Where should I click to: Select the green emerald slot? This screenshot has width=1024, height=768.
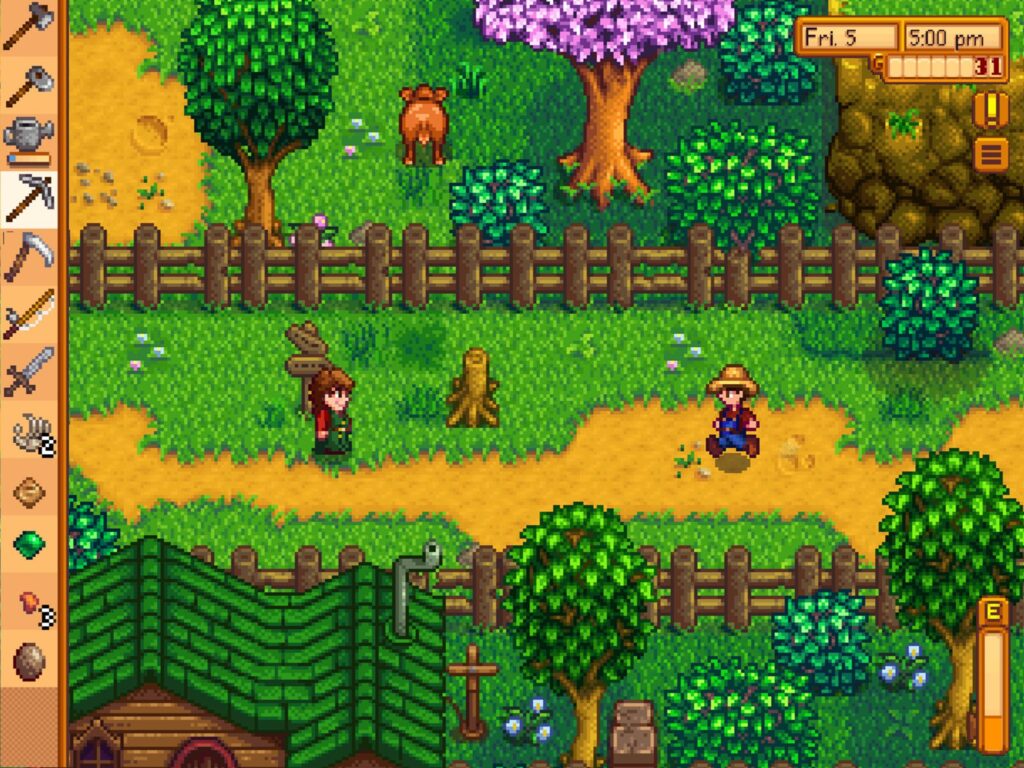point(28,545)
